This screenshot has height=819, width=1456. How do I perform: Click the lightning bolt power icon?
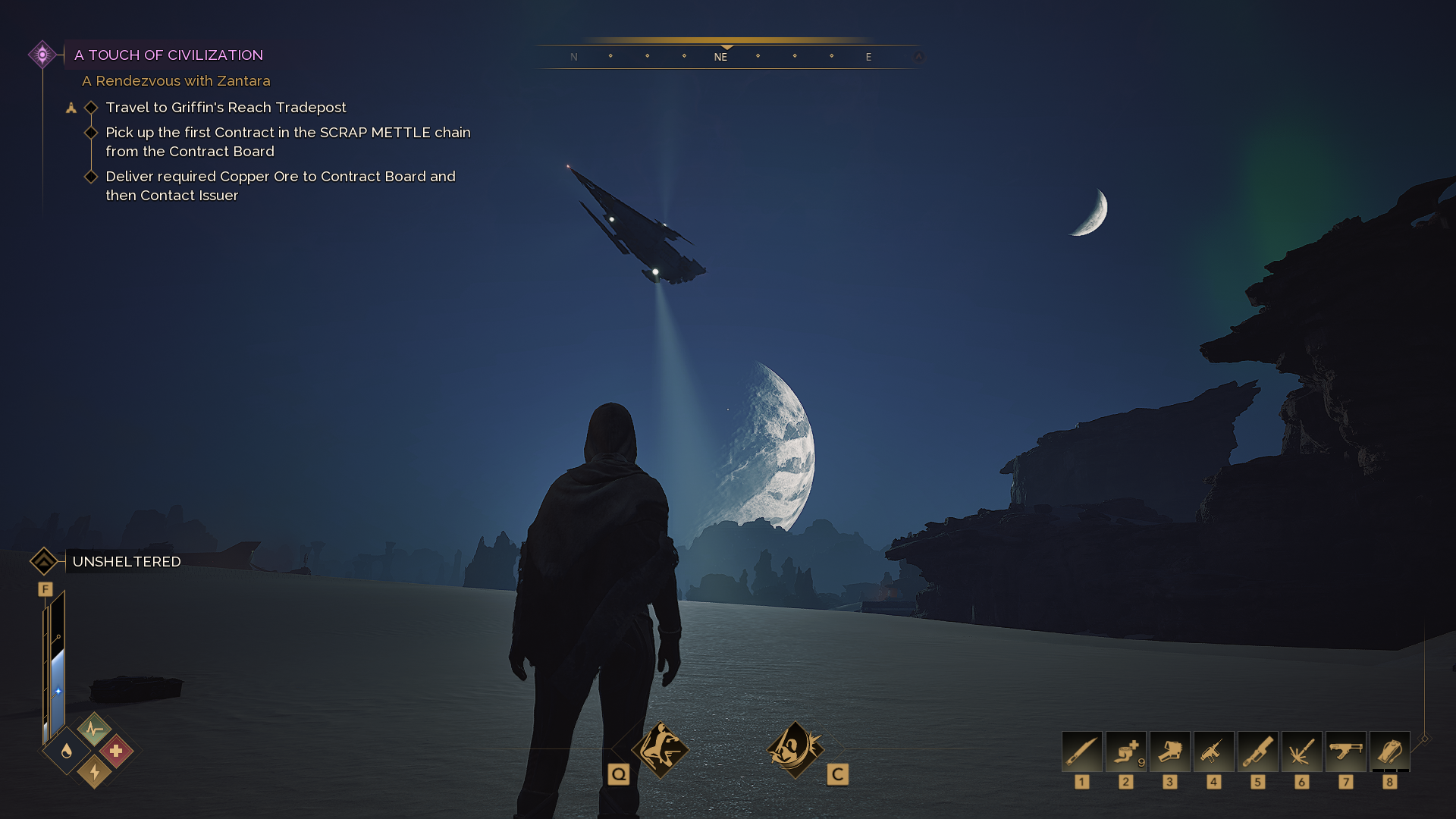pyautogui.click(x=94, y=772)
